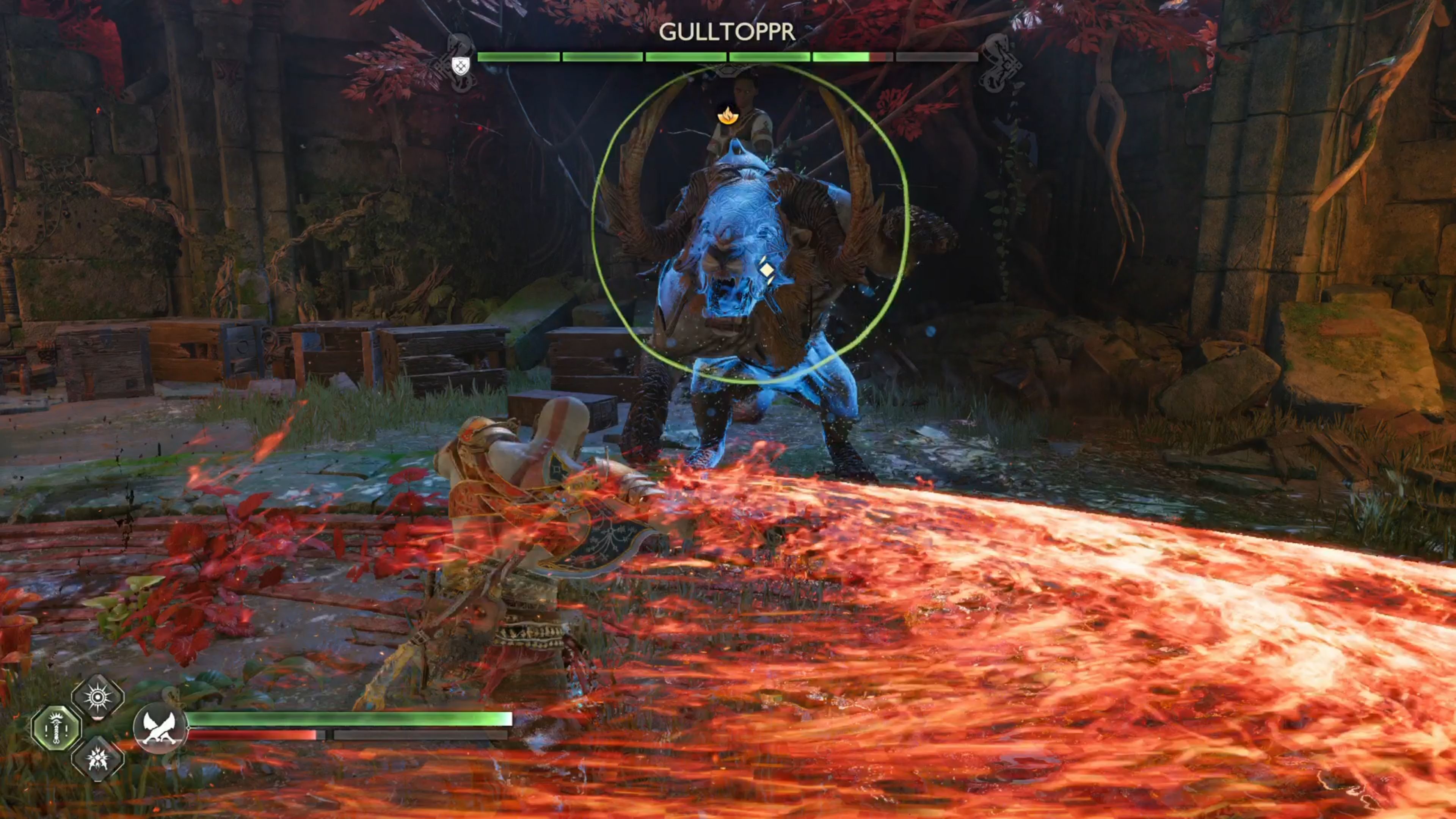This screenshot has width=1456, height=819.
Task: Toggle the companion ability slot in lower left
Action: tap(55, 727)
